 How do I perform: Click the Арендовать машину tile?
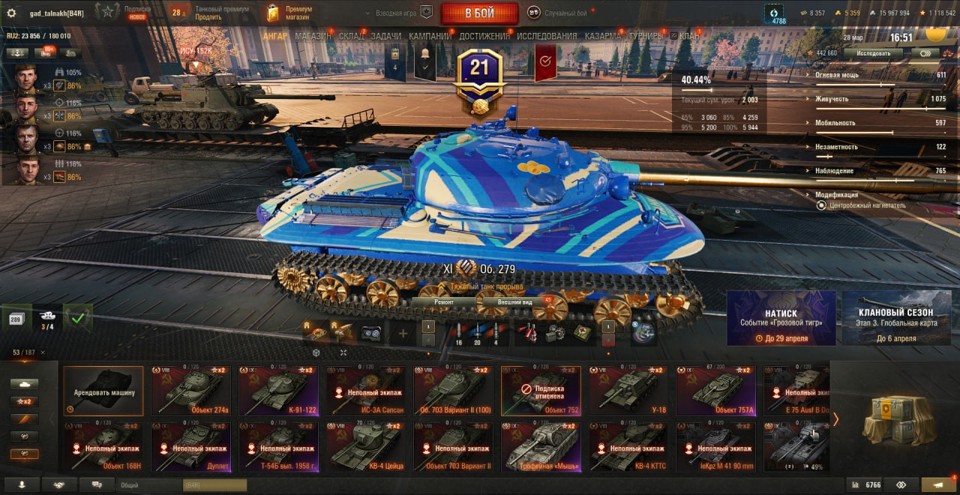click(x=104, y=391)
